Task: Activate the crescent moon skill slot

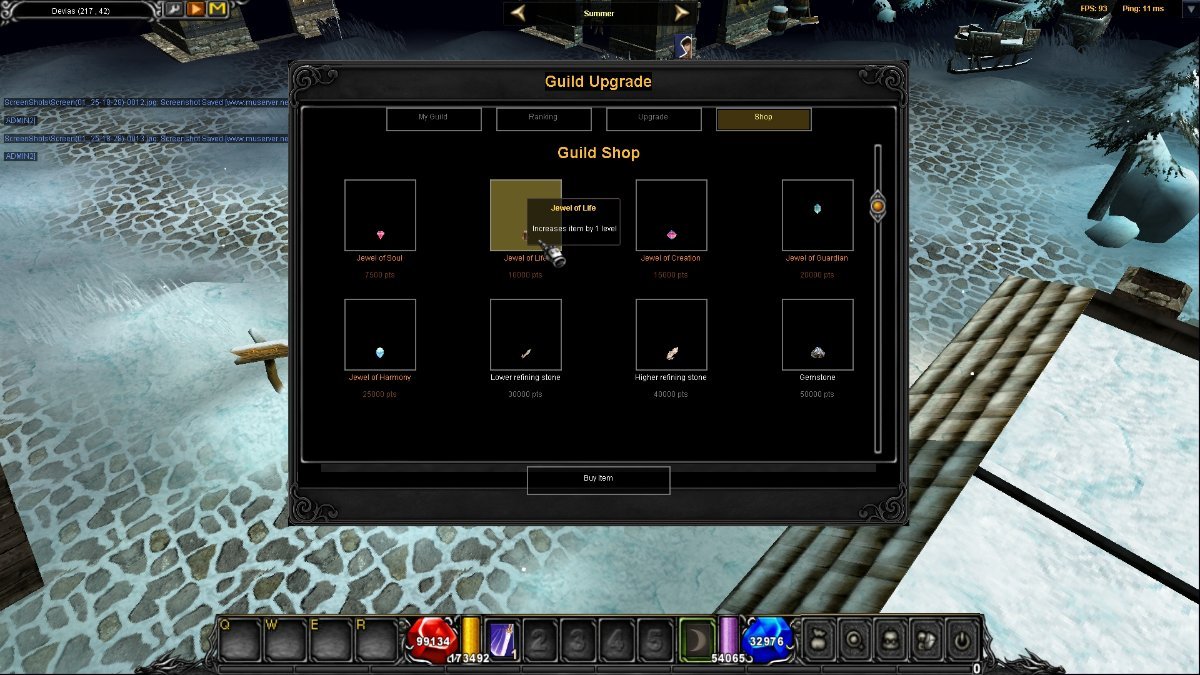Action: pos(697,639)
